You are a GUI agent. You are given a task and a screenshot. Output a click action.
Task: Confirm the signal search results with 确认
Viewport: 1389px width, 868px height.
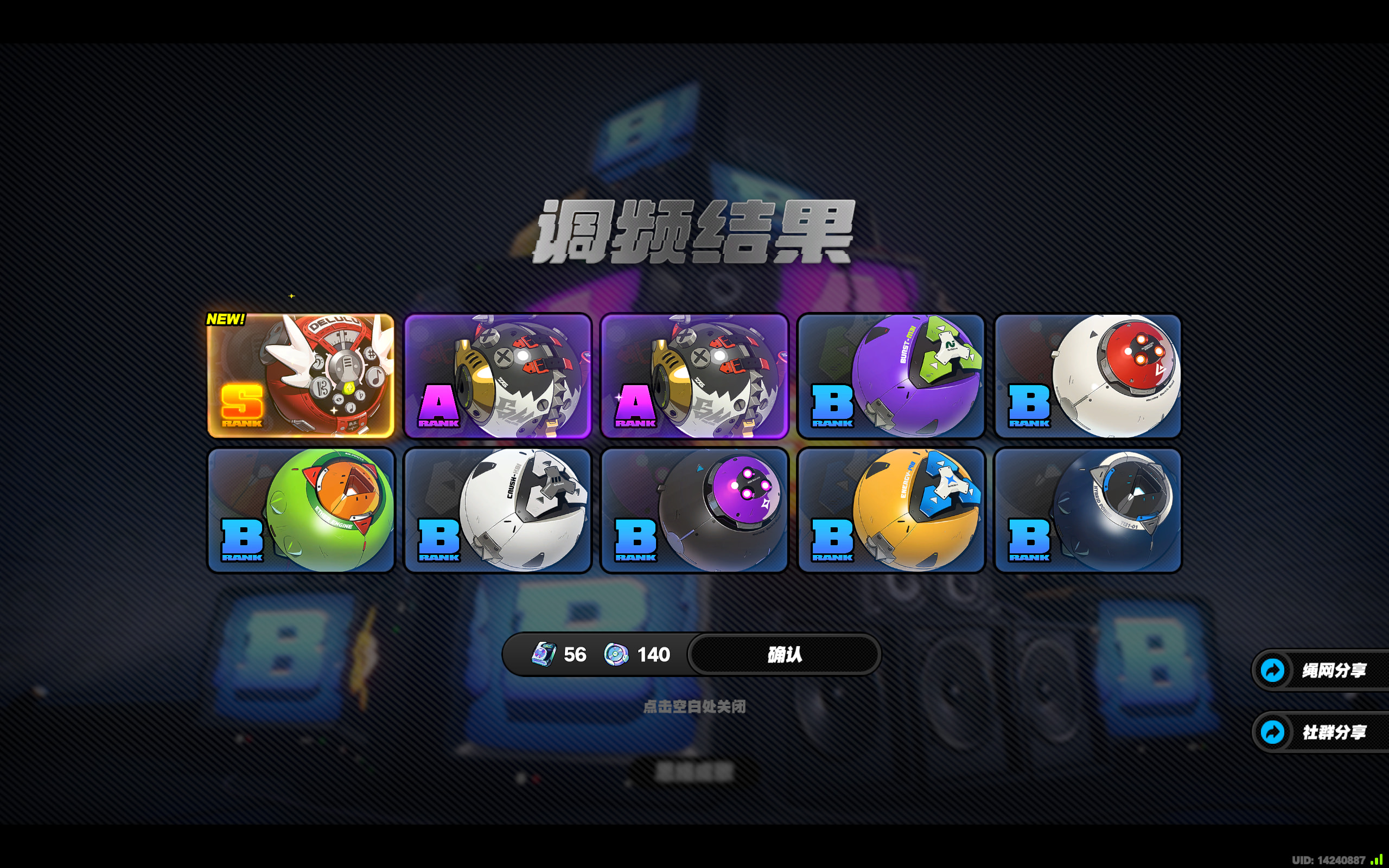(784, 654)
